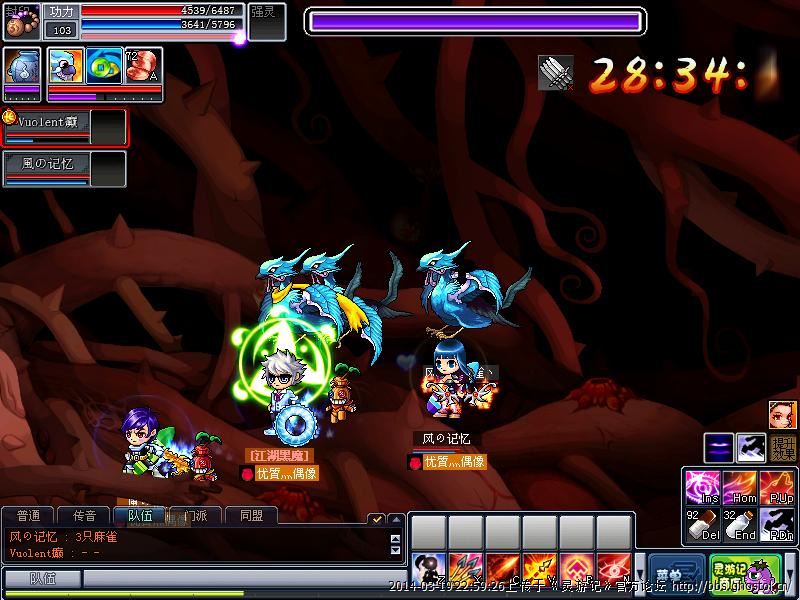Use the End white bottle with 32
Viewport: 800px width, 600px height.
[x=741, y=524]
